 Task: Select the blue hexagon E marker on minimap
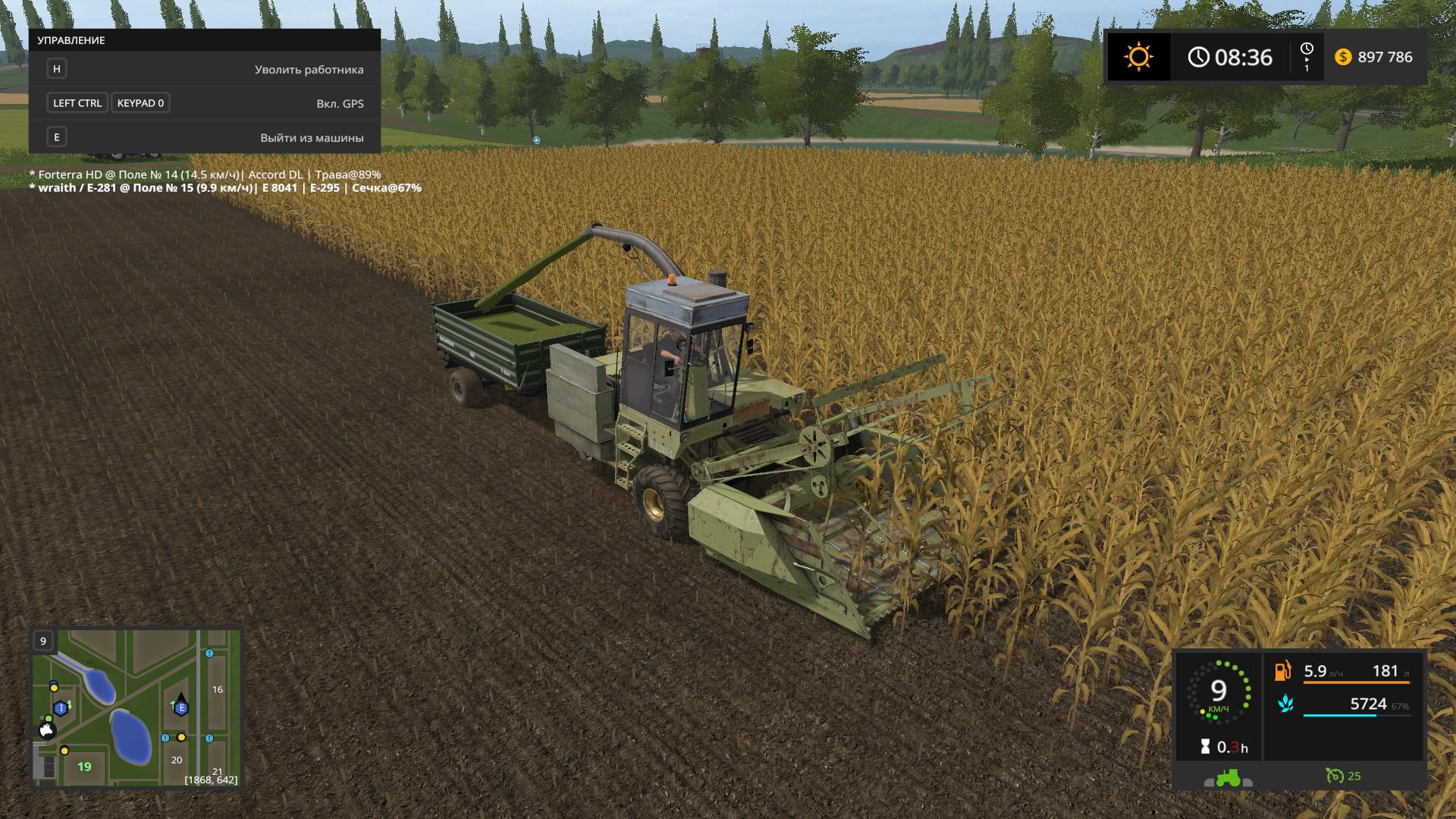[x=180, y=708]
